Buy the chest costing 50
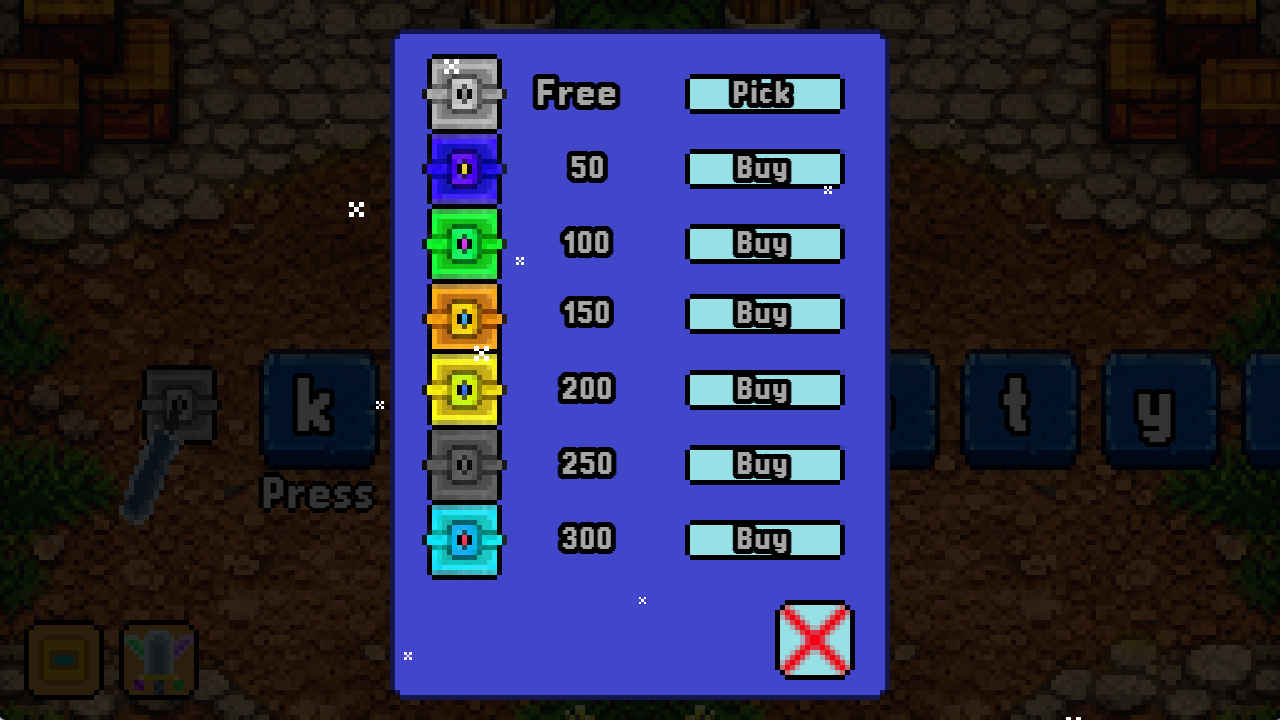The image size is (1280, 720). click(x=764, y=169)
